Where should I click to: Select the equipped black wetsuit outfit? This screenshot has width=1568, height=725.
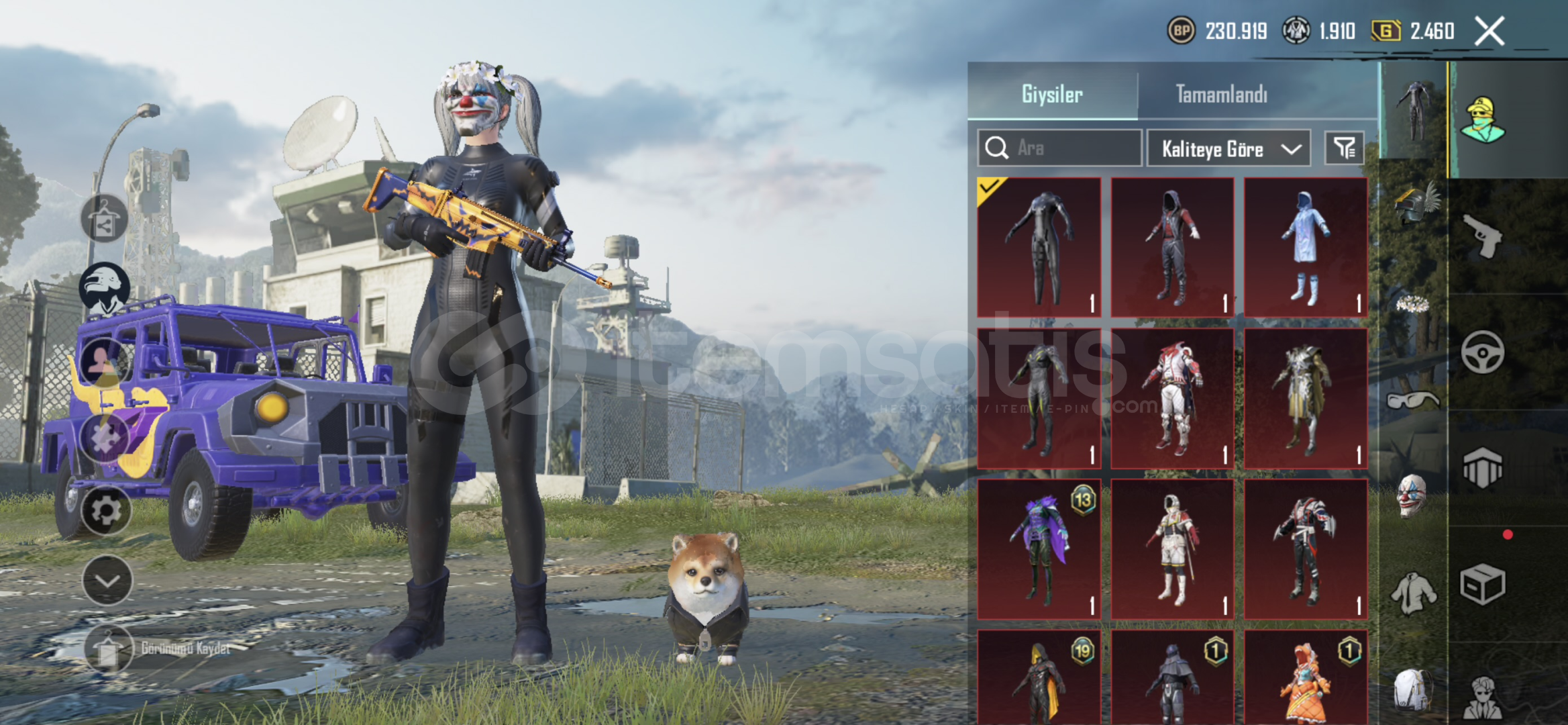[x=1039, y=247]
